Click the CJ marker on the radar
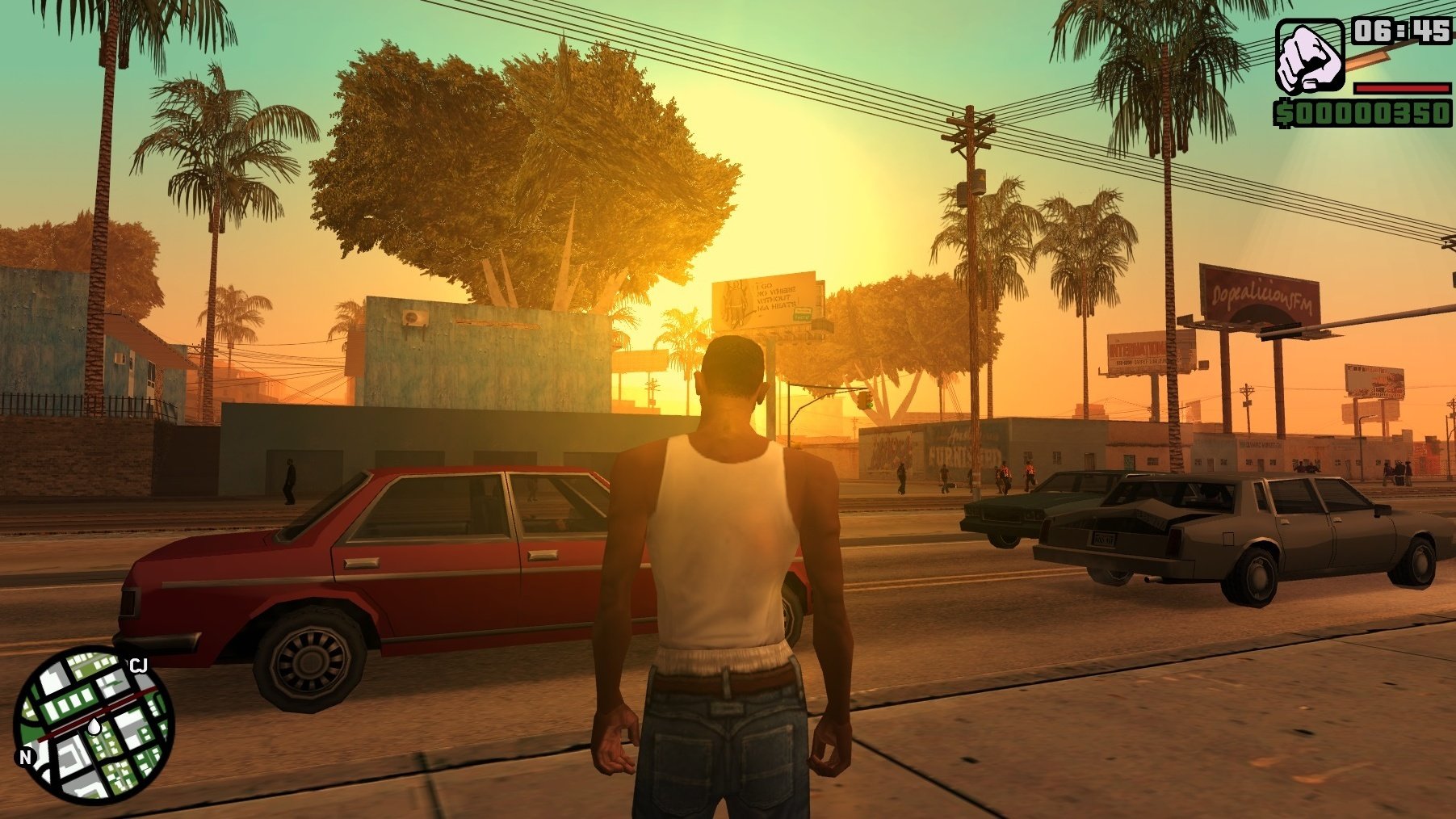The width and height of the screenshot is (1456, 819). [x=138, y=666]
